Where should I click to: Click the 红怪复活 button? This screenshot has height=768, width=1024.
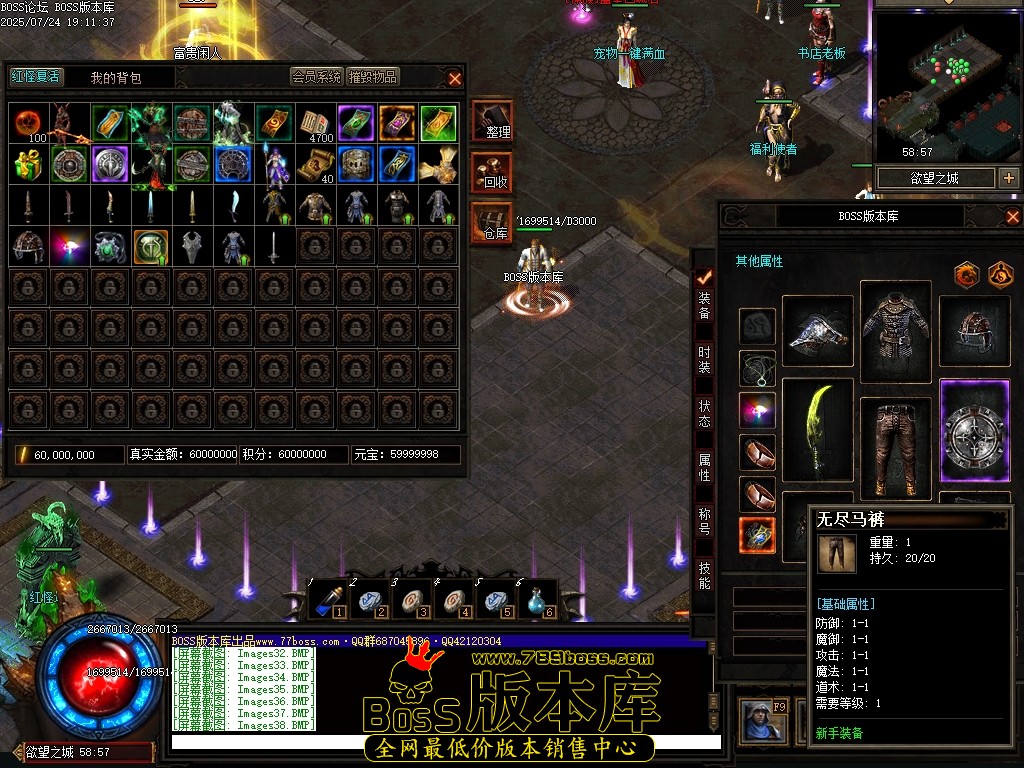point(36,77)
